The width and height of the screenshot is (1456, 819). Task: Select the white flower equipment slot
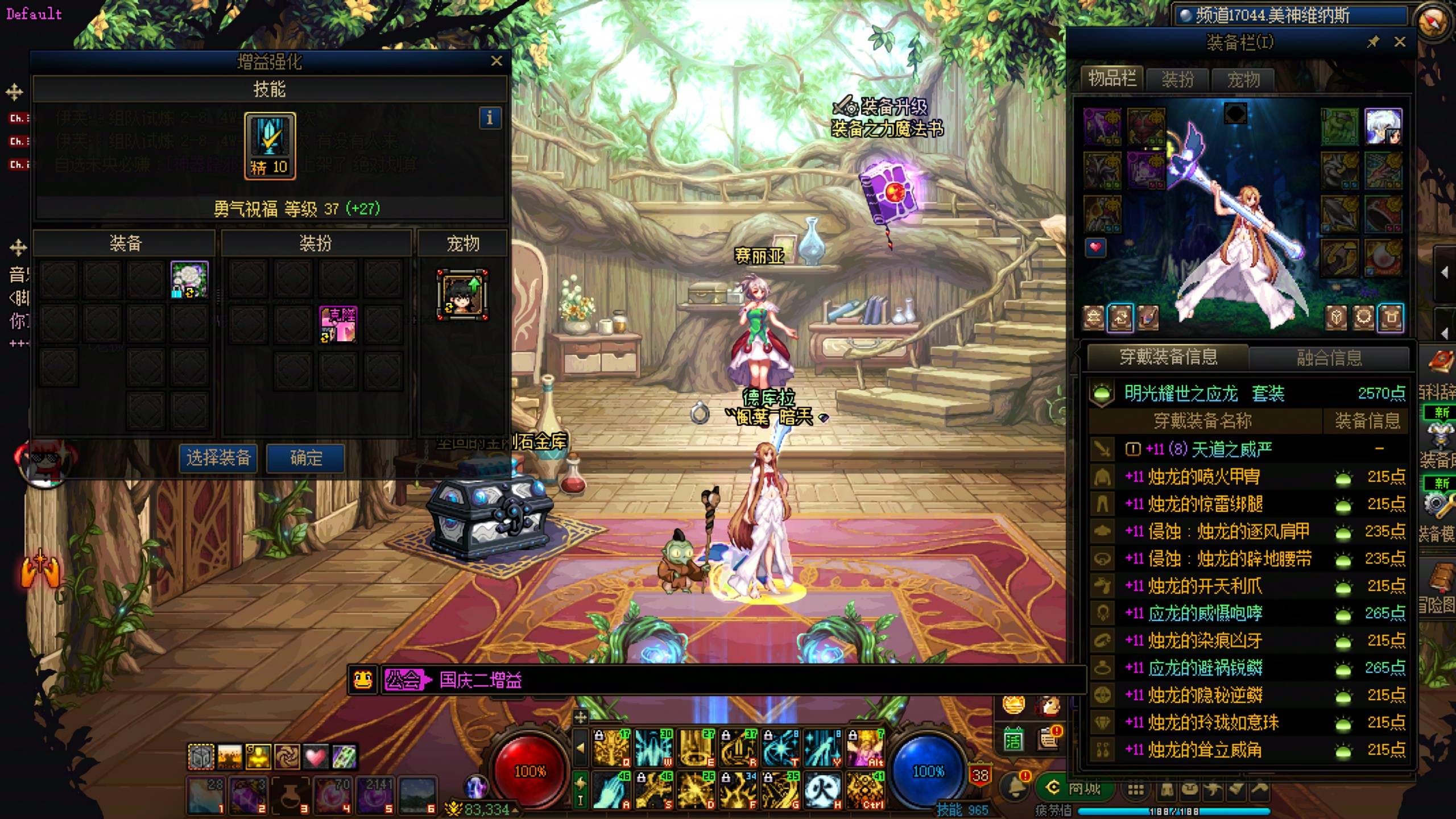pyautogui.click(x=189, y=280)
